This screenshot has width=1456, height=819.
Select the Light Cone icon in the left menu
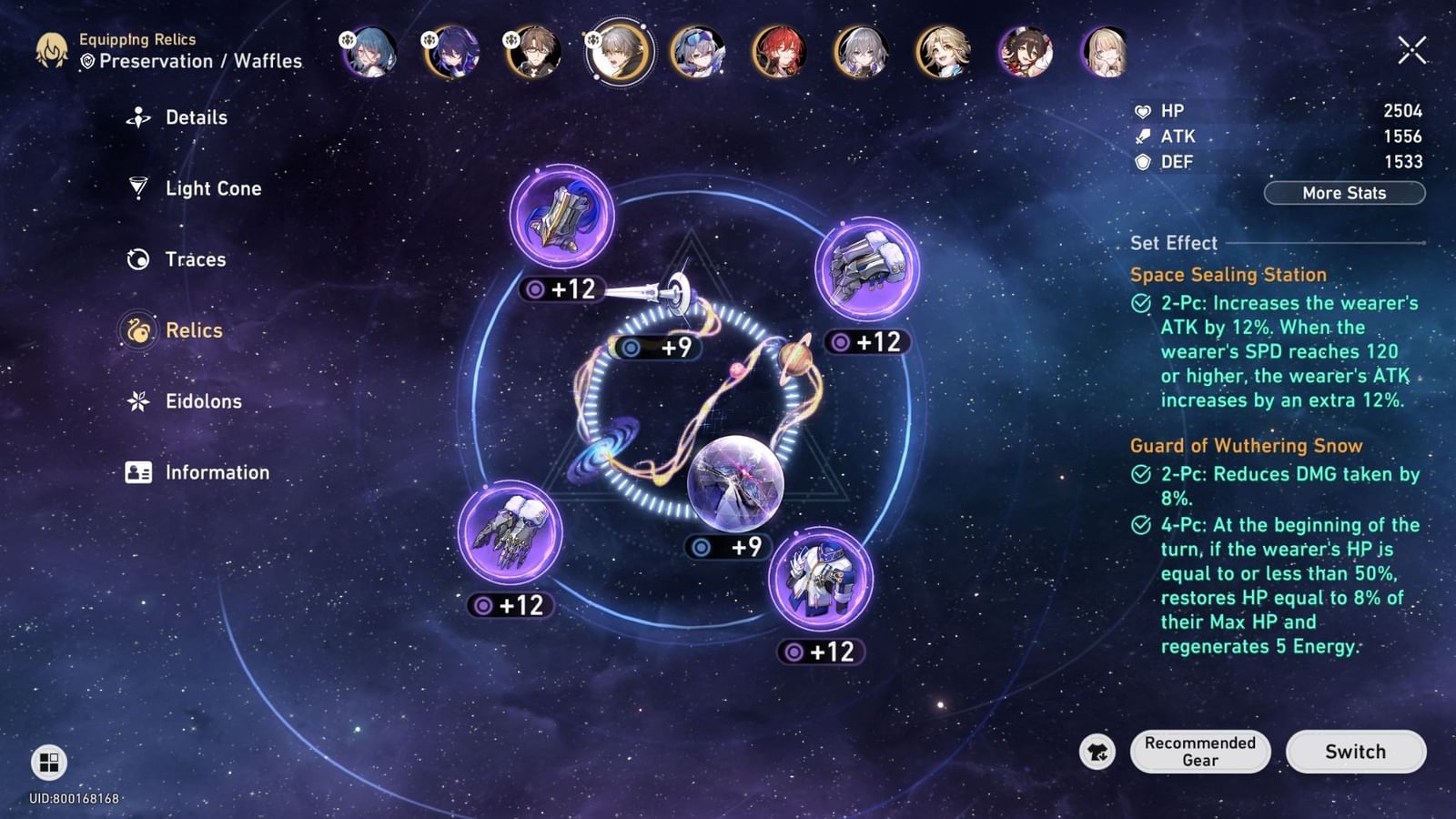pyautogui.click(x=137, y=188)
